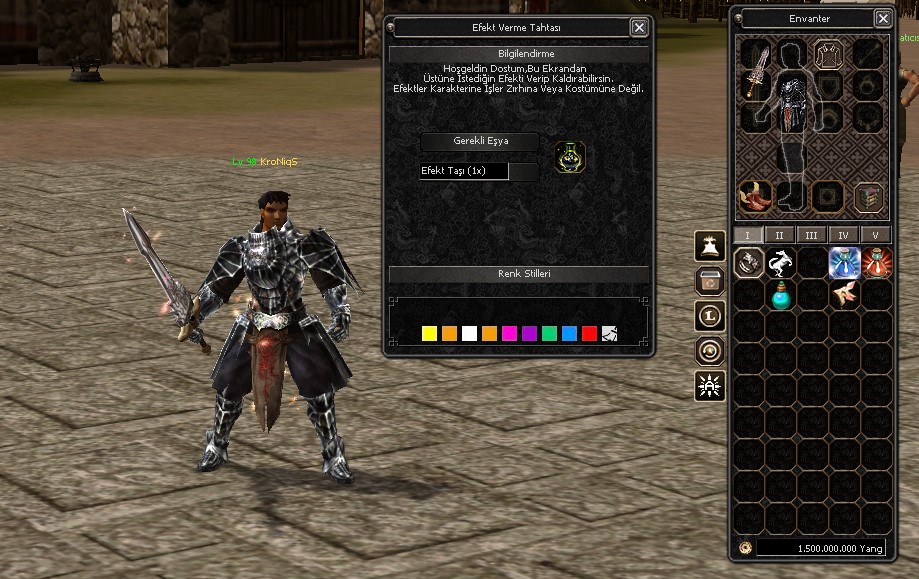Close the Efekt Verme Tahtası window

tap(639, 28)
